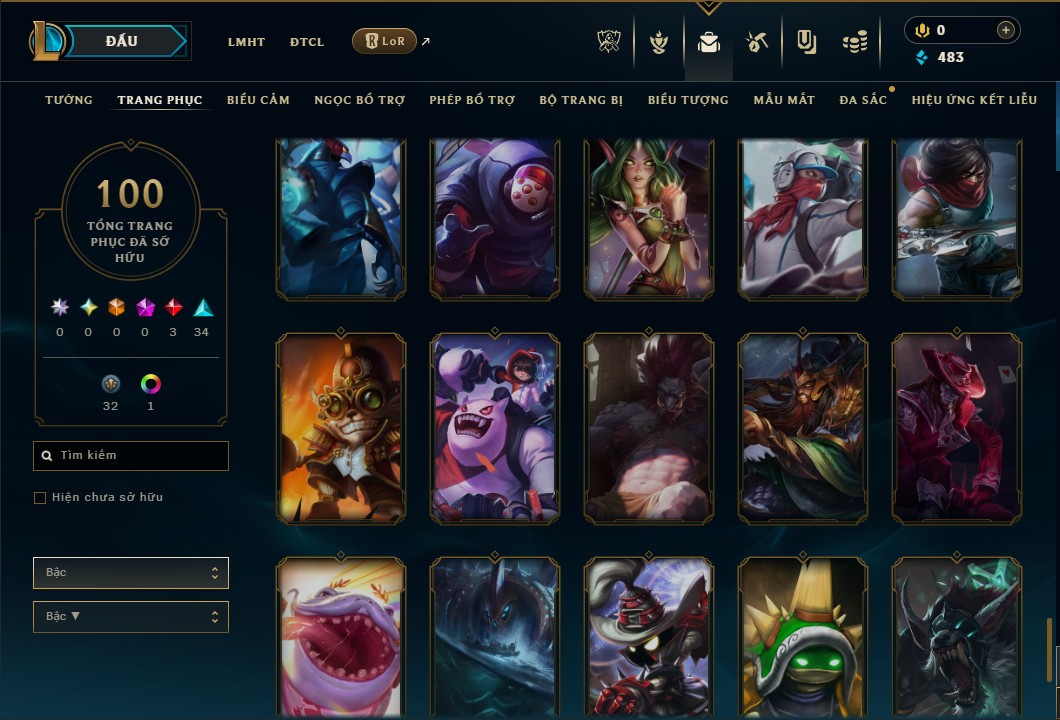Show the MẪU MẮT tab
This screenshot has width=1060, height=720.
[x=784, y=100]
